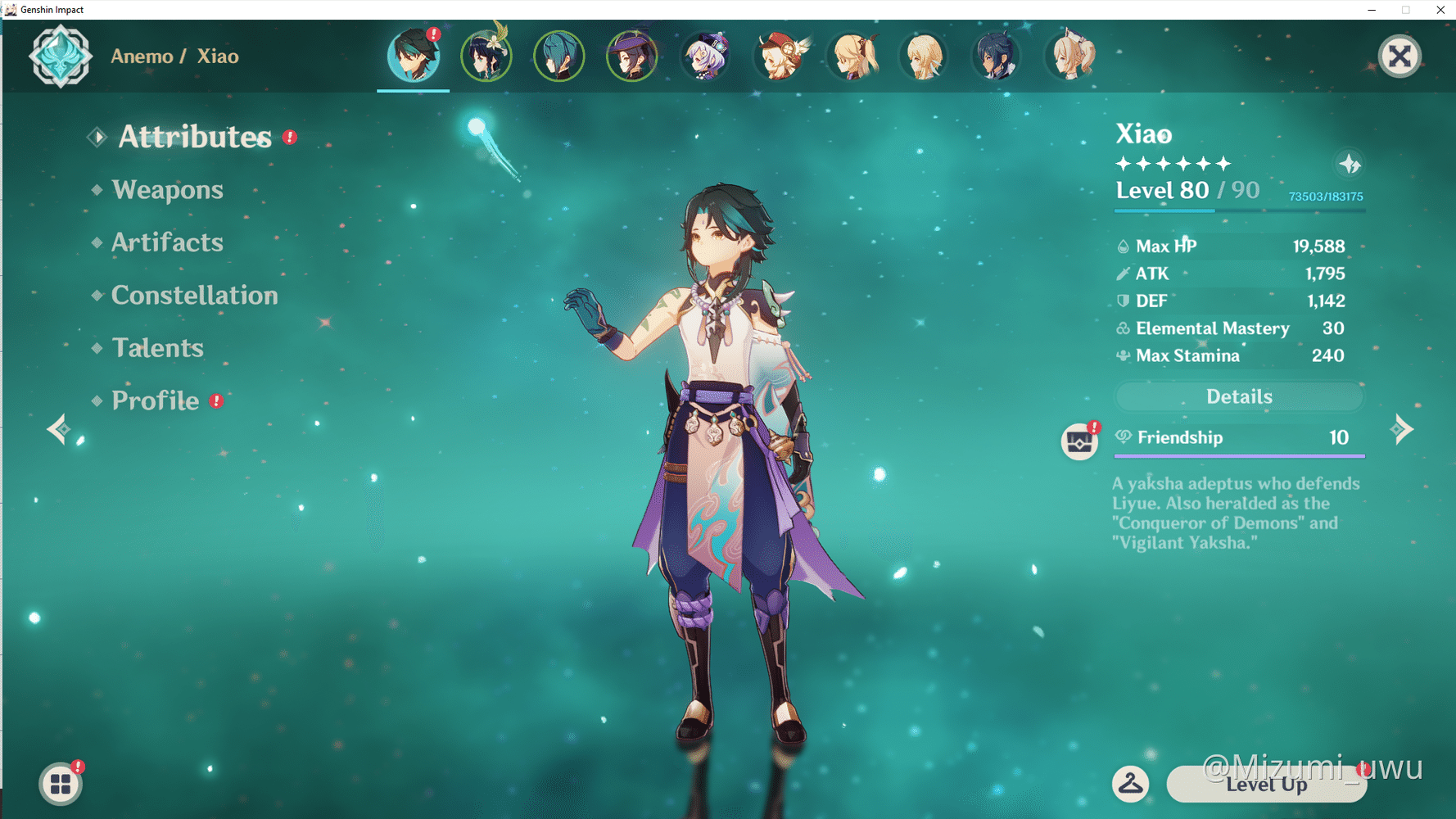Open the Weapons menu entry

point(167,190)
